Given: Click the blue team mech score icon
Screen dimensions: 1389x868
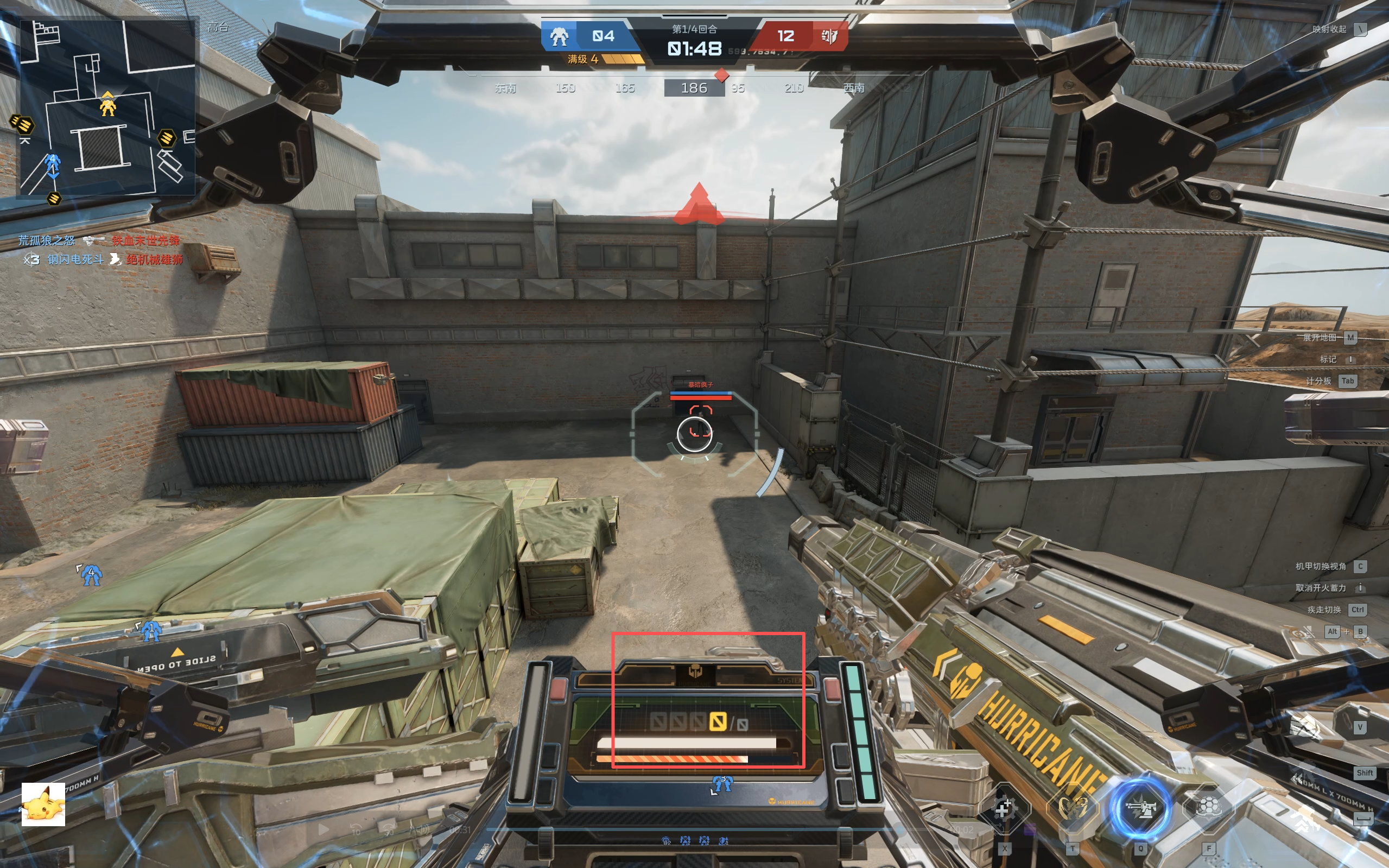Looking at the screenshot, I should (559, 36).
